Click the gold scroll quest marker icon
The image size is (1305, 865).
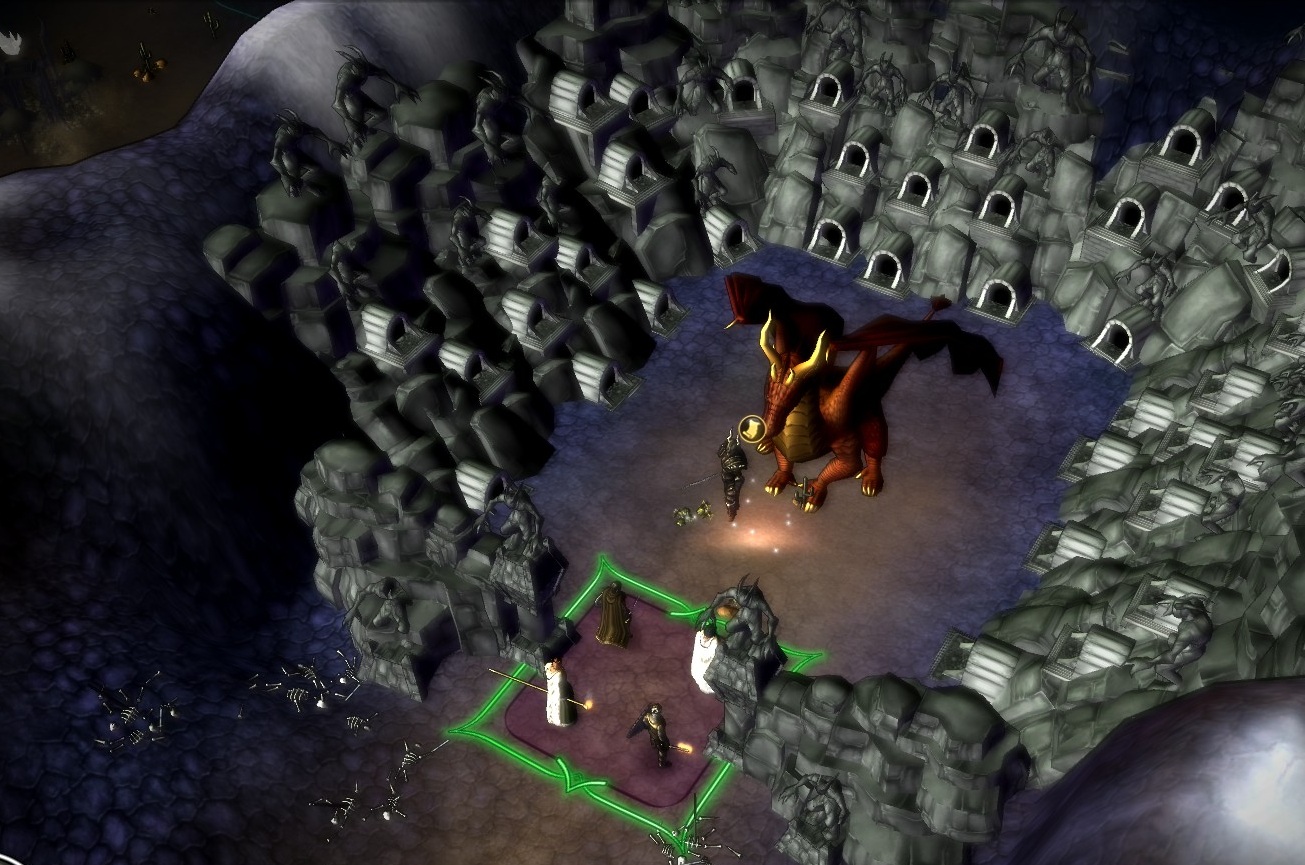(x=750, y=429)
